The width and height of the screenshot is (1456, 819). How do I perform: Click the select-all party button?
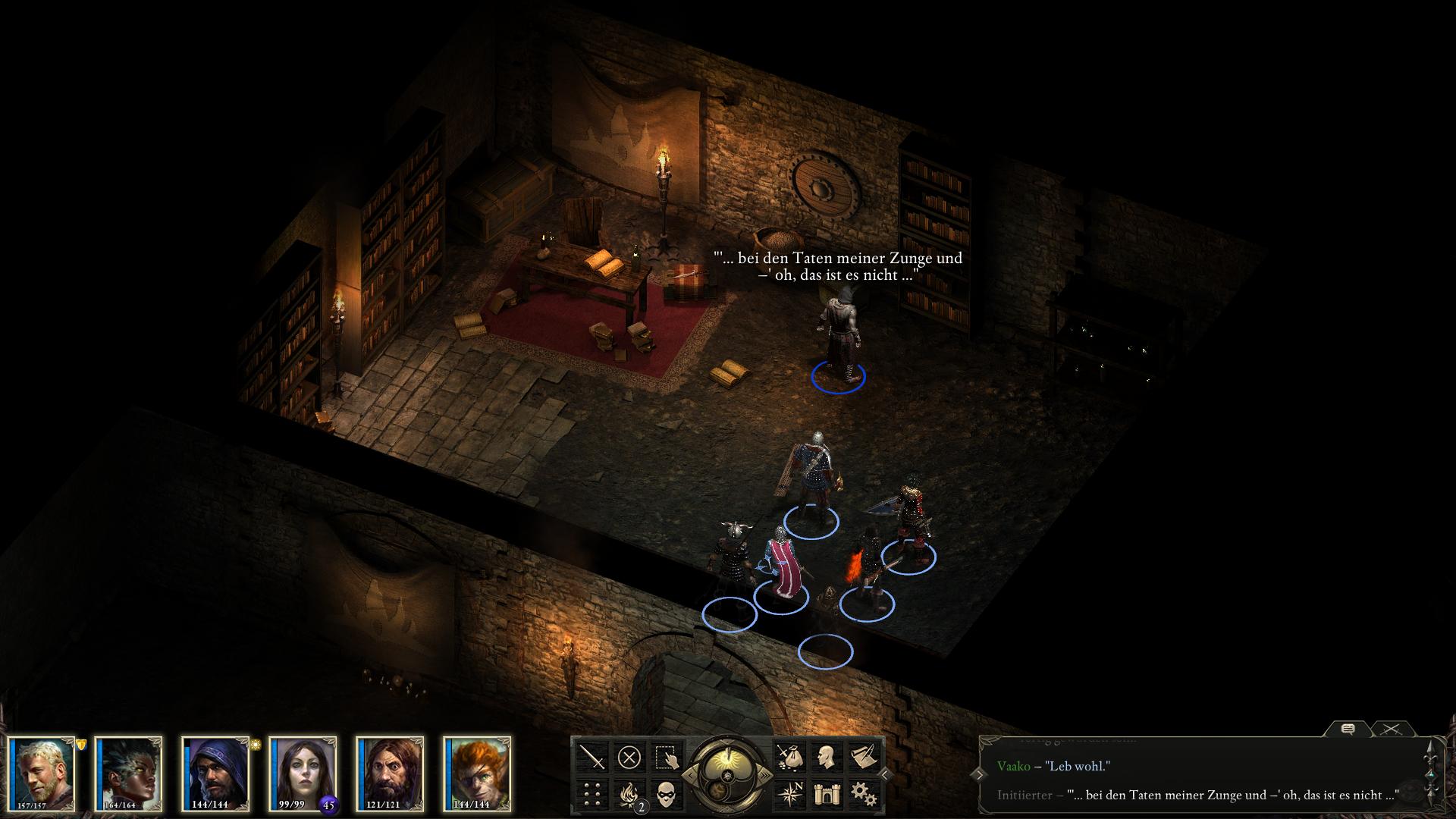(667, 757)
